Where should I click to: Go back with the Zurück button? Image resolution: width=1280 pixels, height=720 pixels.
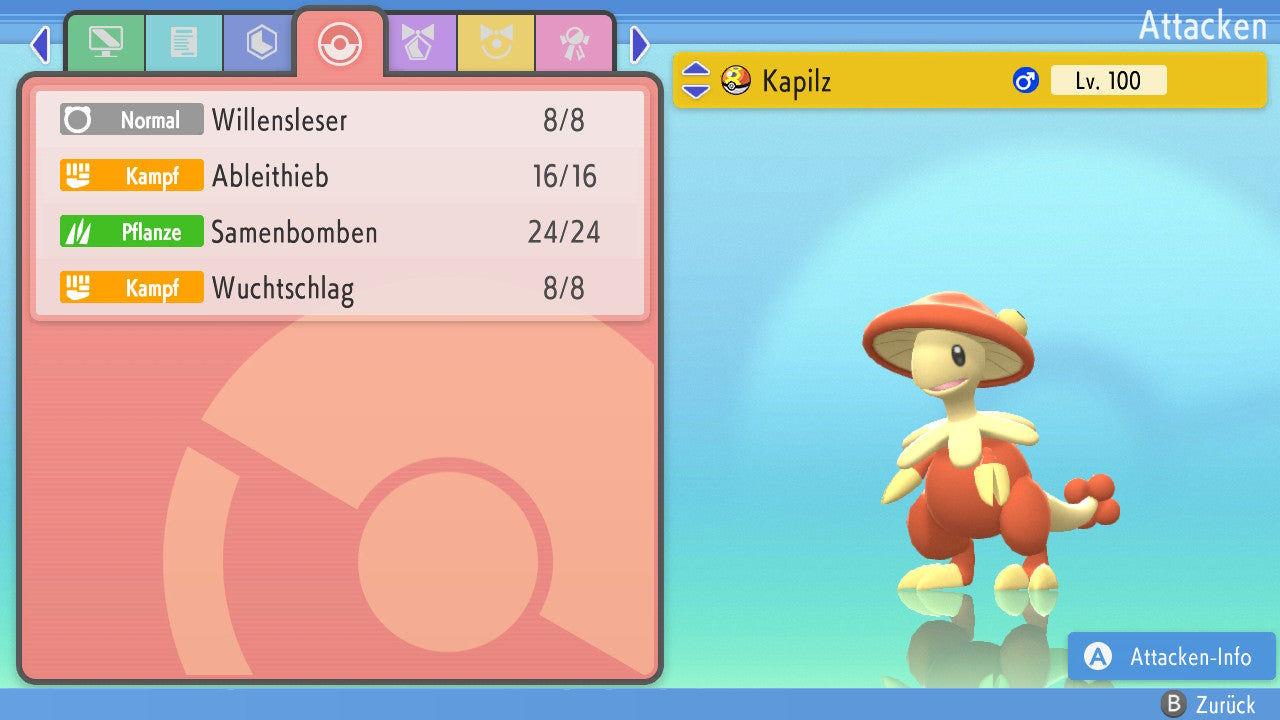pos(1210,705)
